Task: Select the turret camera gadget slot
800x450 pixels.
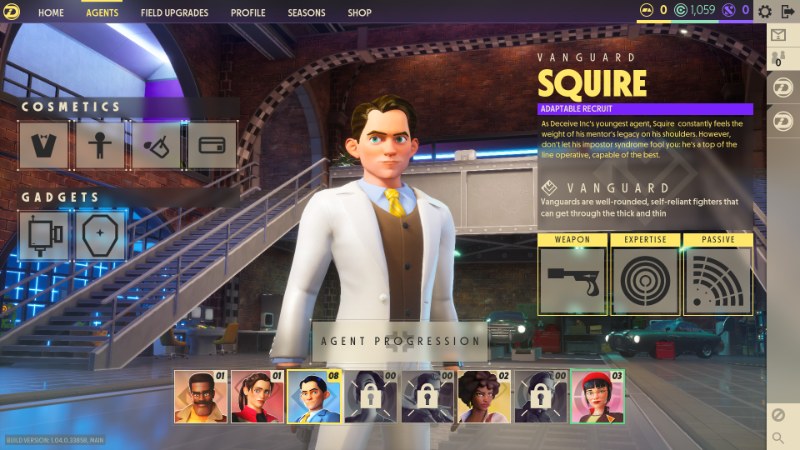Action: (x=44, y=236)
